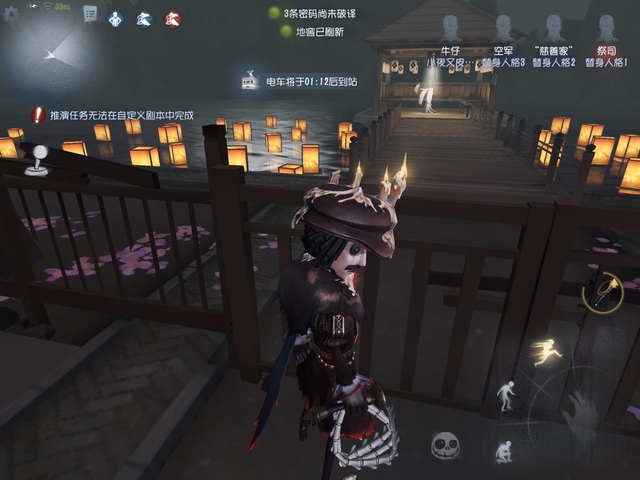
Task: Open the settings gear menu
Action: pyautogui.click(x=11, y=14)
